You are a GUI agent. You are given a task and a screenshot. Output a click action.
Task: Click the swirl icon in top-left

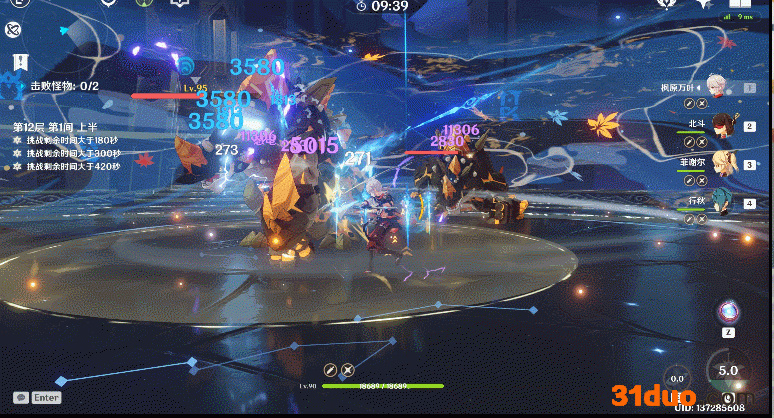pos(14,31)
